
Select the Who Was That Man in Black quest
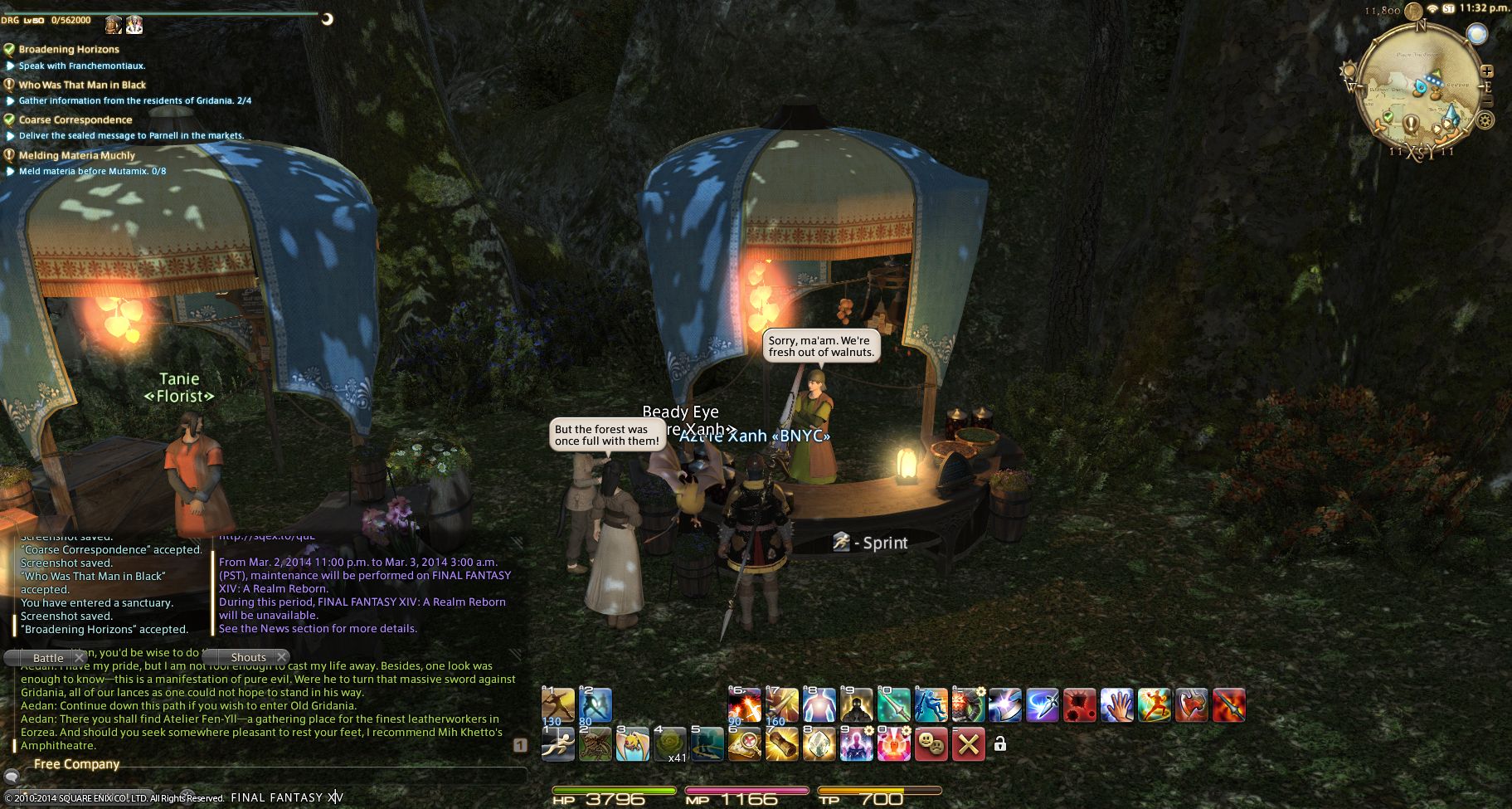click(82, 85)
